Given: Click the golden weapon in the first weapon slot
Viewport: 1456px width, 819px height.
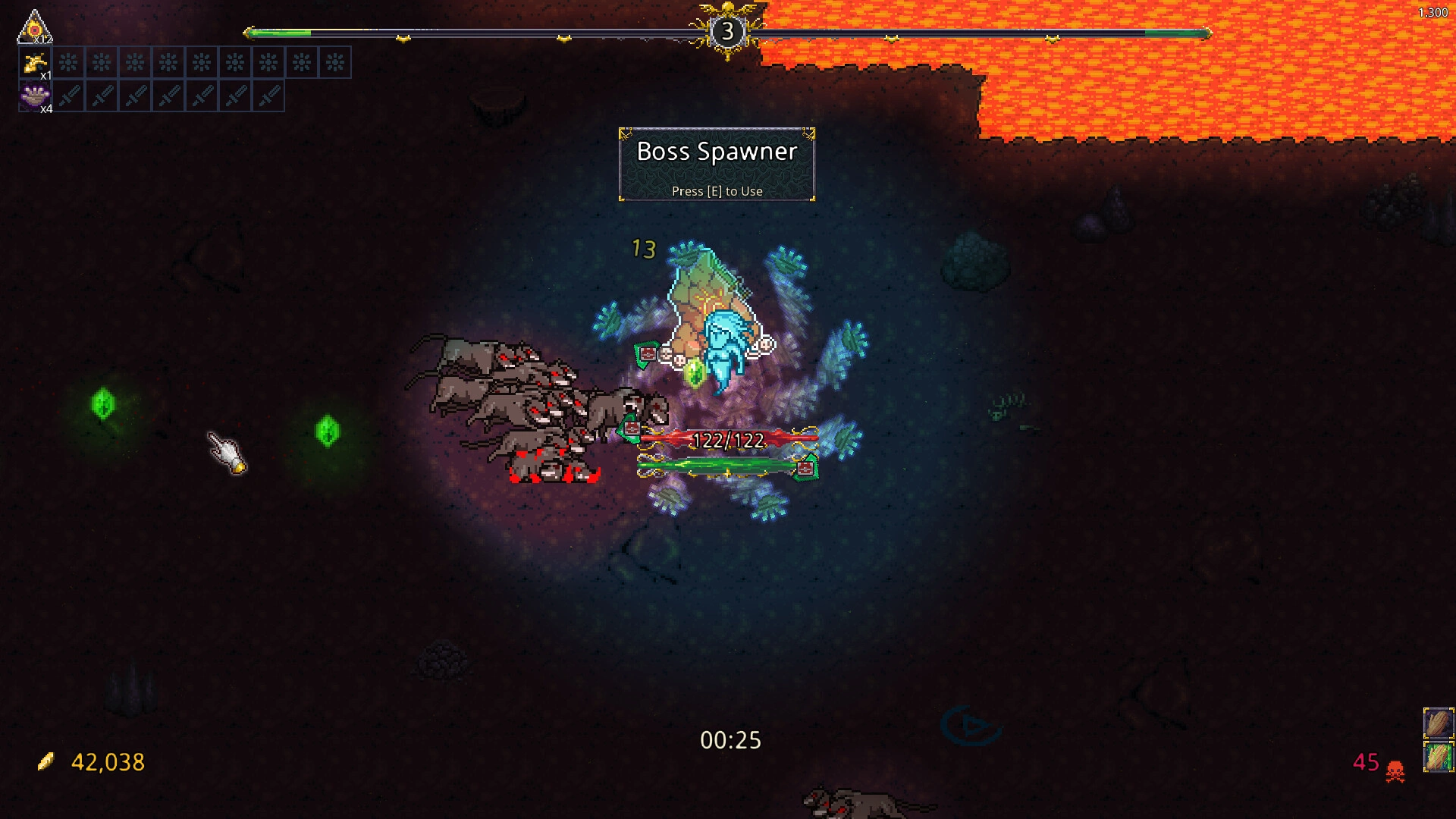Looking at the screenshot, I should point(33,64).
